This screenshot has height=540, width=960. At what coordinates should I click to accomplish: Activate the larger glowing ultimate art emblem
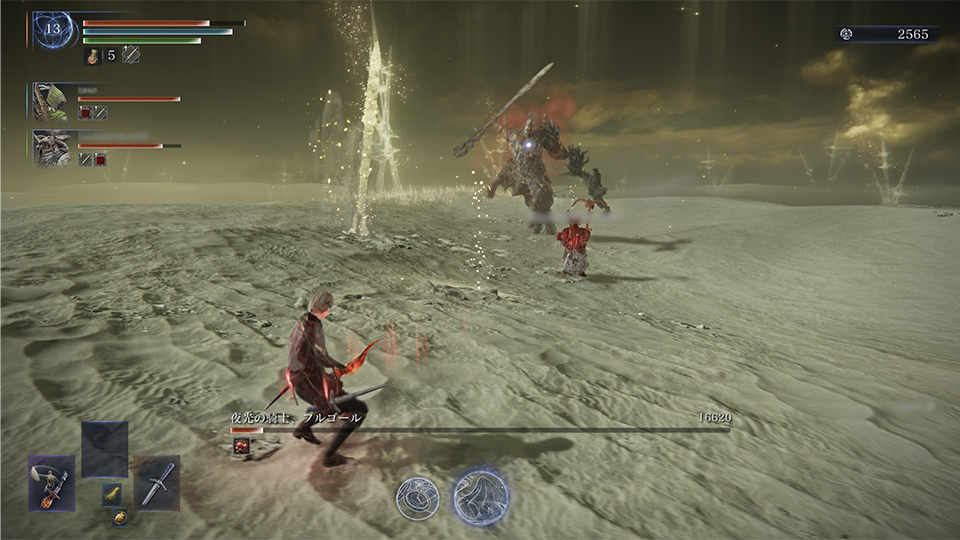[481, 496]
